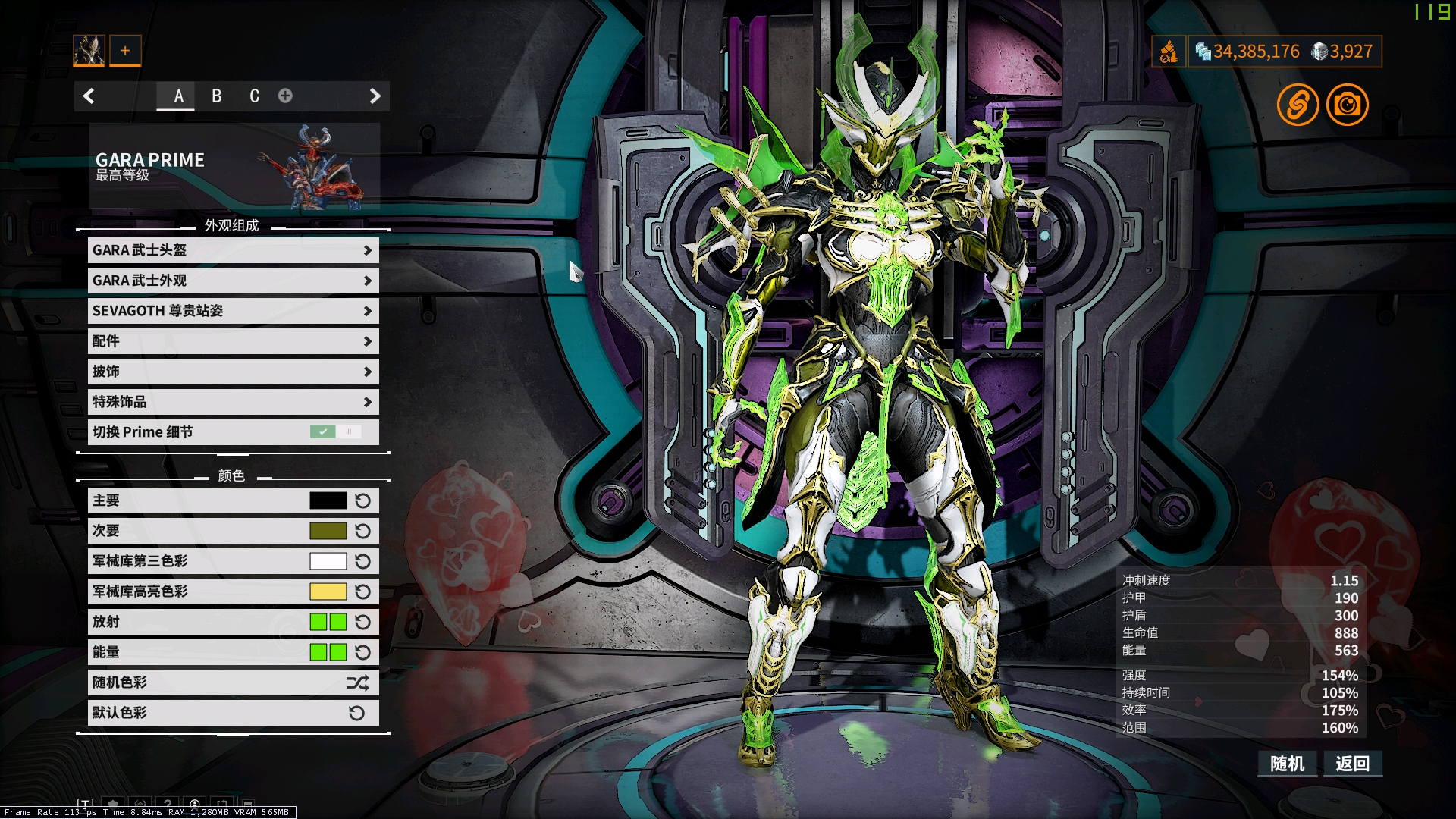
Task: Select the black 主要 primary color swatch
Action: [328, 500]
